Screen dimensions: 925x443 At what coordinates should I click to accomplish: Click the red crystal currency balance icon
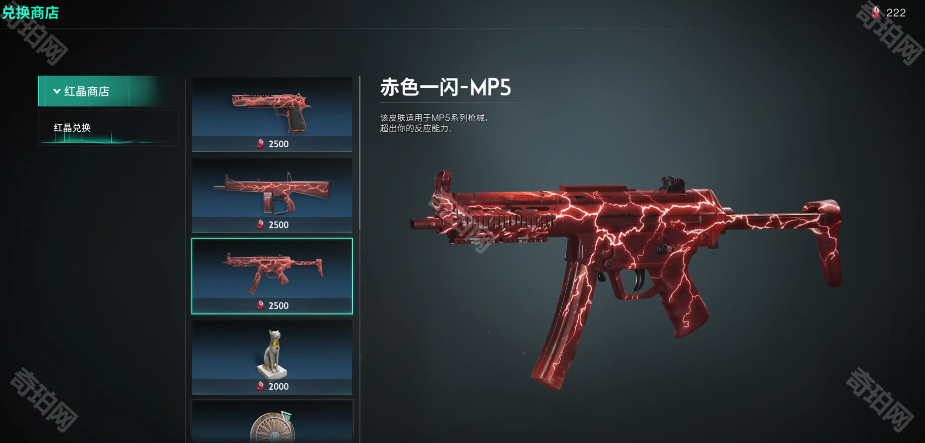point(877,12)
